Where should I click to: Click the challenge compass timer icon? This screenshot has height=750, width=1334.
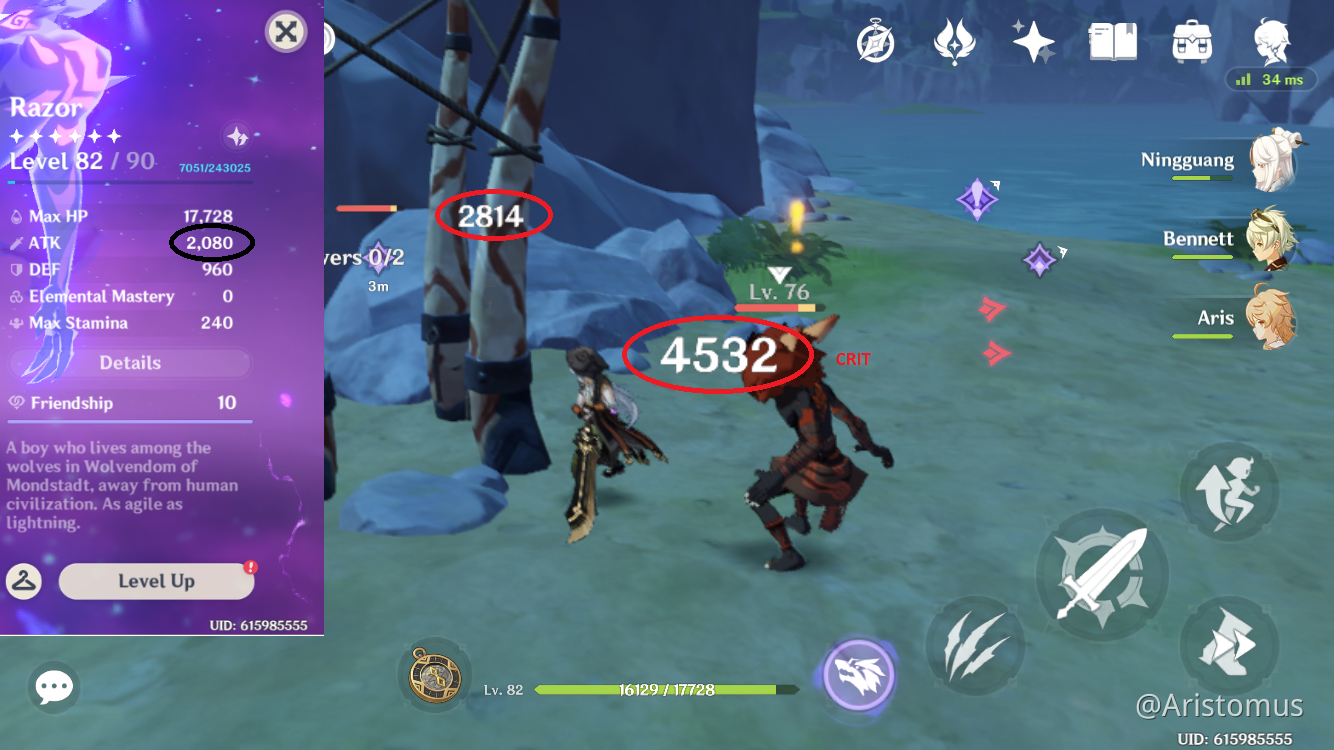tap(875, 41)
